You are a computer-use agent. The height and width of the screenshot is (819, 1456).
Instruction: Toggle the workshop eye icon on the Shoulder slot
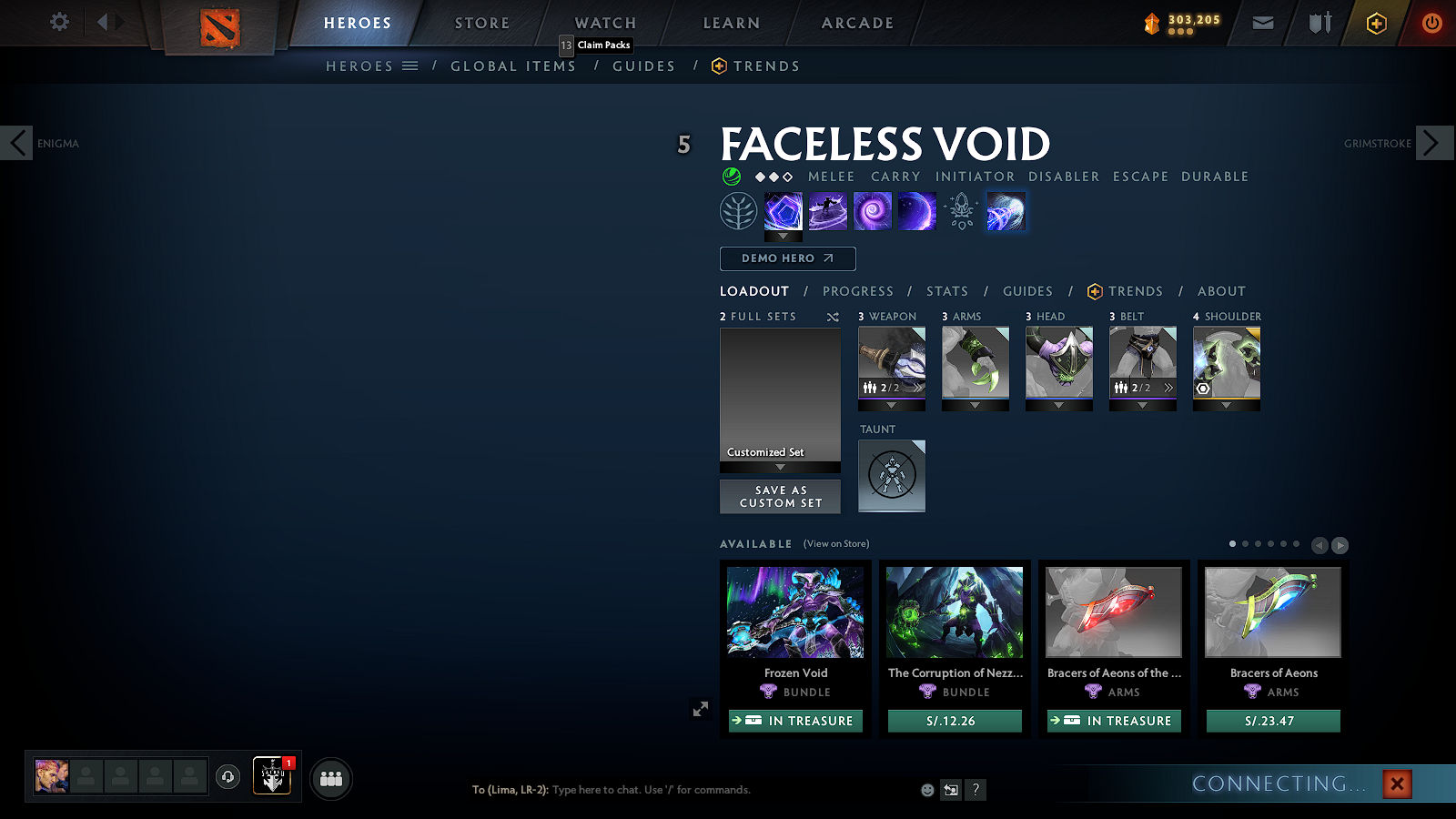(1205, 388)
